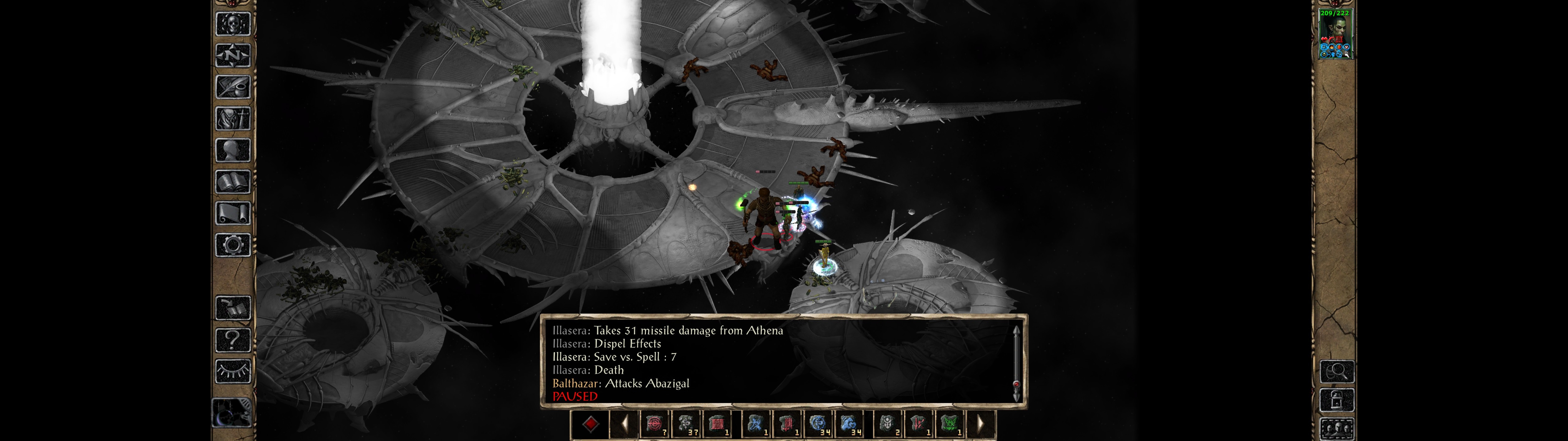Screen dimensions: 1568x441
Task: Click the quick save book button
Action: click(x=232, y=308)
